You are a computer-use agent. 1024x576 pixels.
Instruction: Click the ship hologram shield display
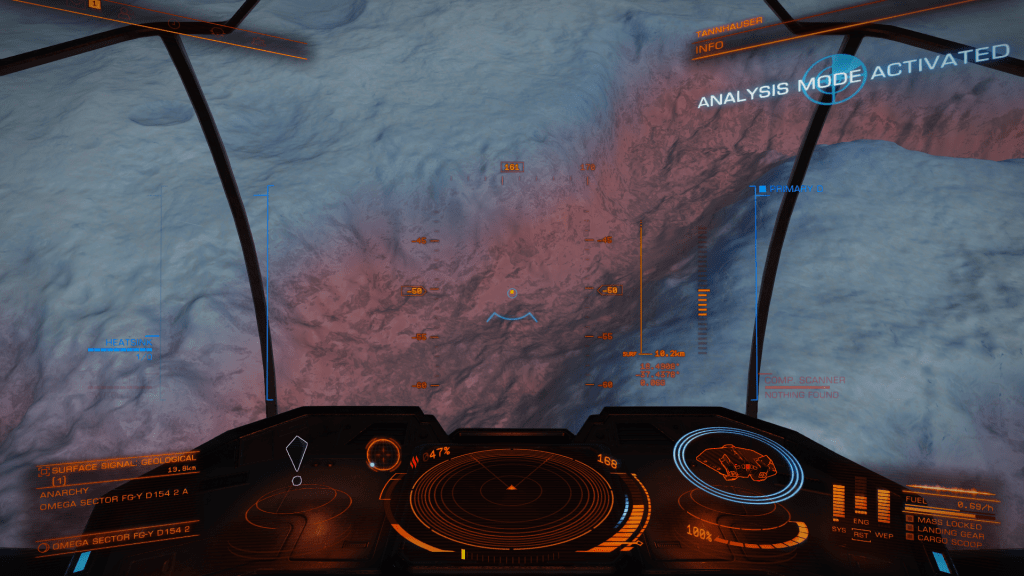[x=738, y=462]
